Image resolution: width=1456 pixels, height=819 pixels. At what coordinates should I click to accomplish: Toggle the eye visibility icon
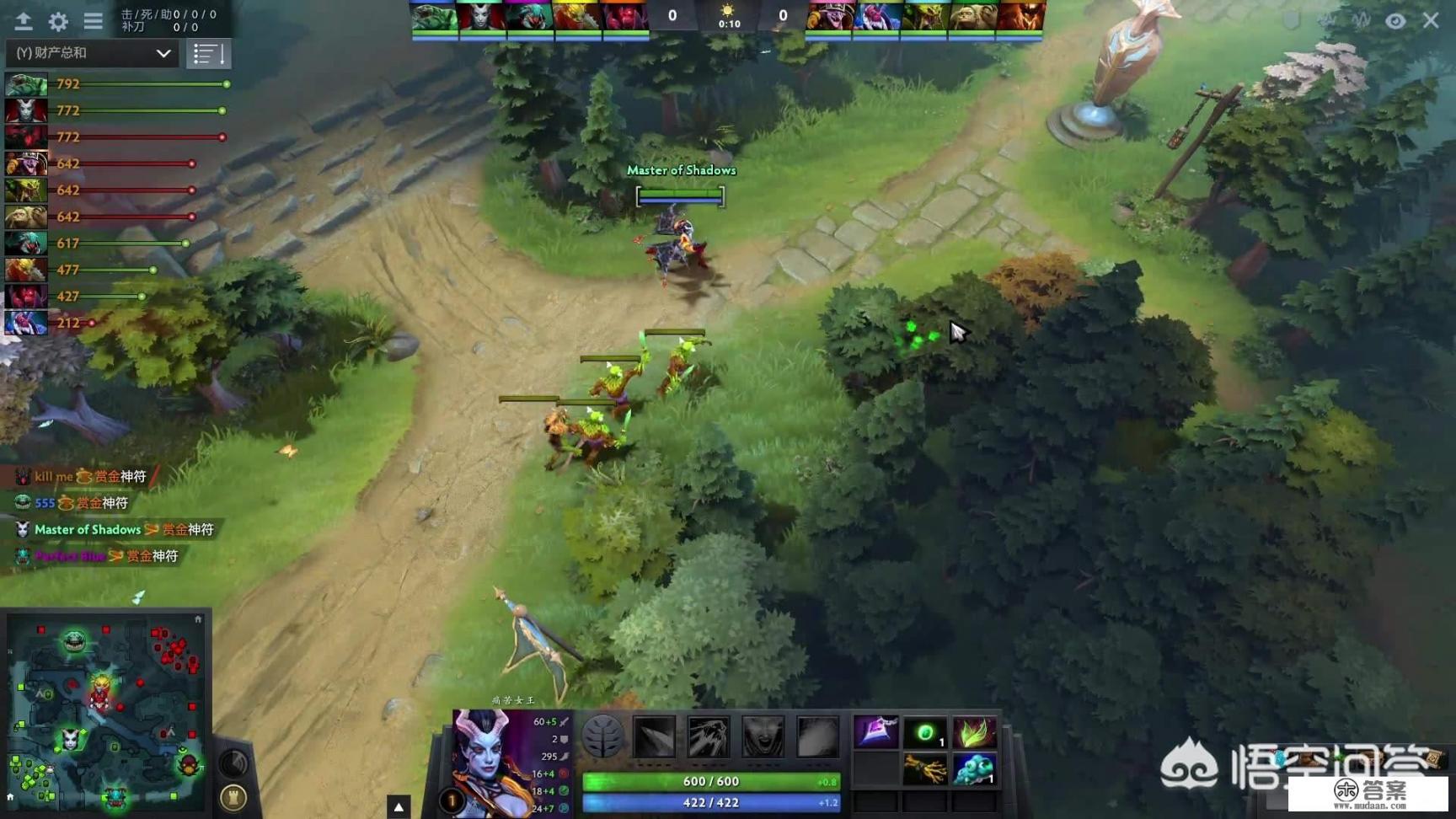tap(1395, 21)
